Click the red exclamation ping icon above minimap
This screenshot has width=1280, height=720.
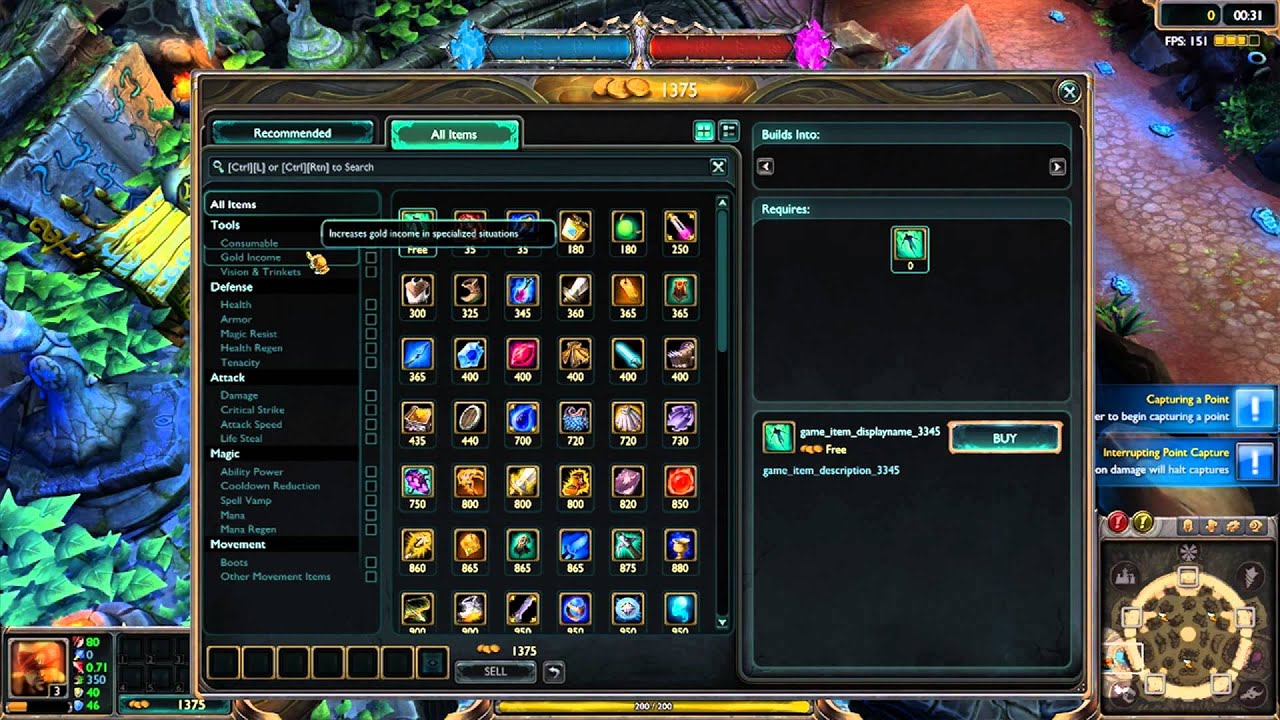tap(1119, 519)
